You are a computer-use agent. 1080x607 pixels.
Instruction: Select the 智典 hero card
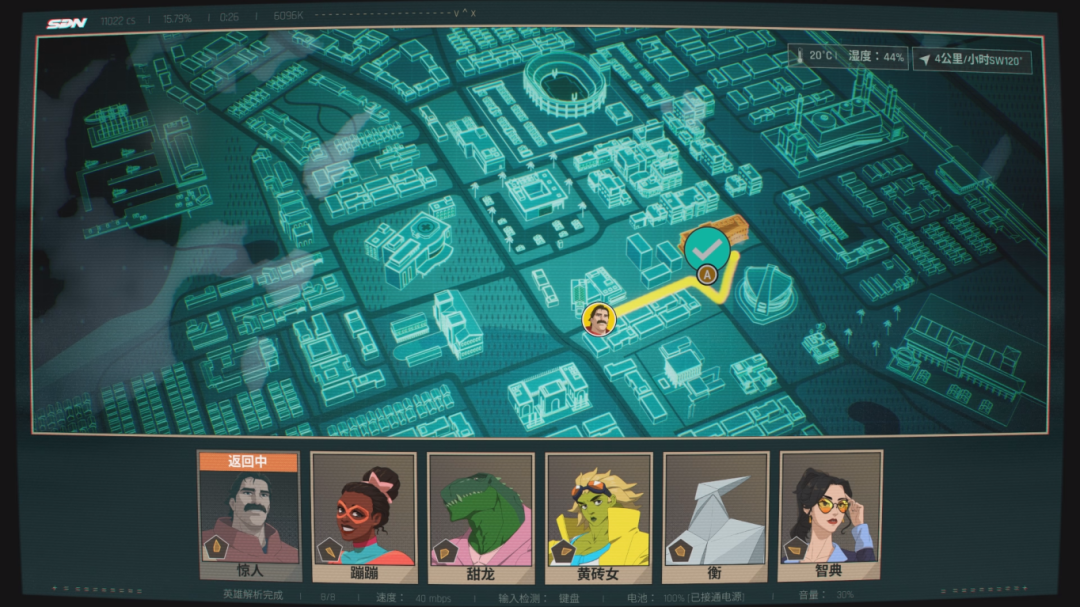coord(831,517)
